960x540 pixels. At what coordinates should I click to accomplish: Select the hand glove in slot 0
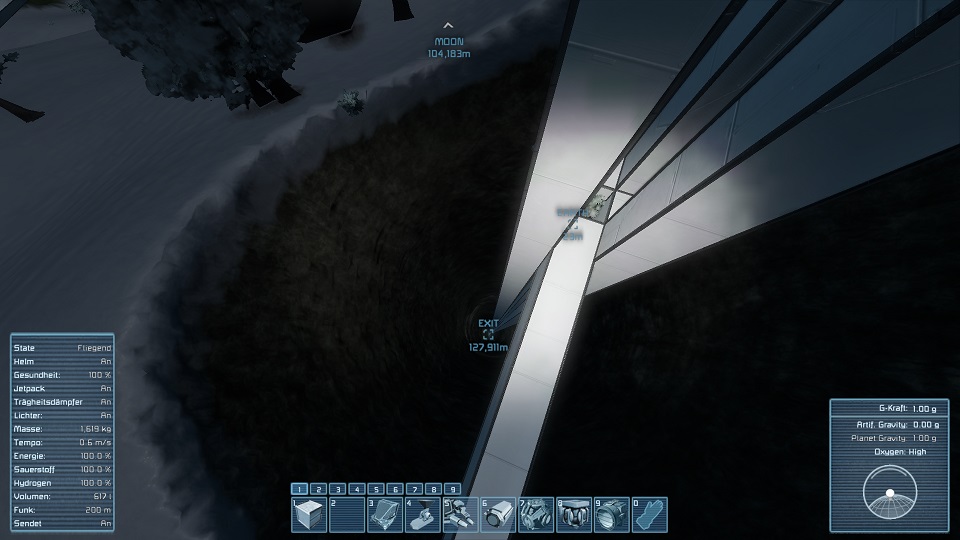pos(649,515)
